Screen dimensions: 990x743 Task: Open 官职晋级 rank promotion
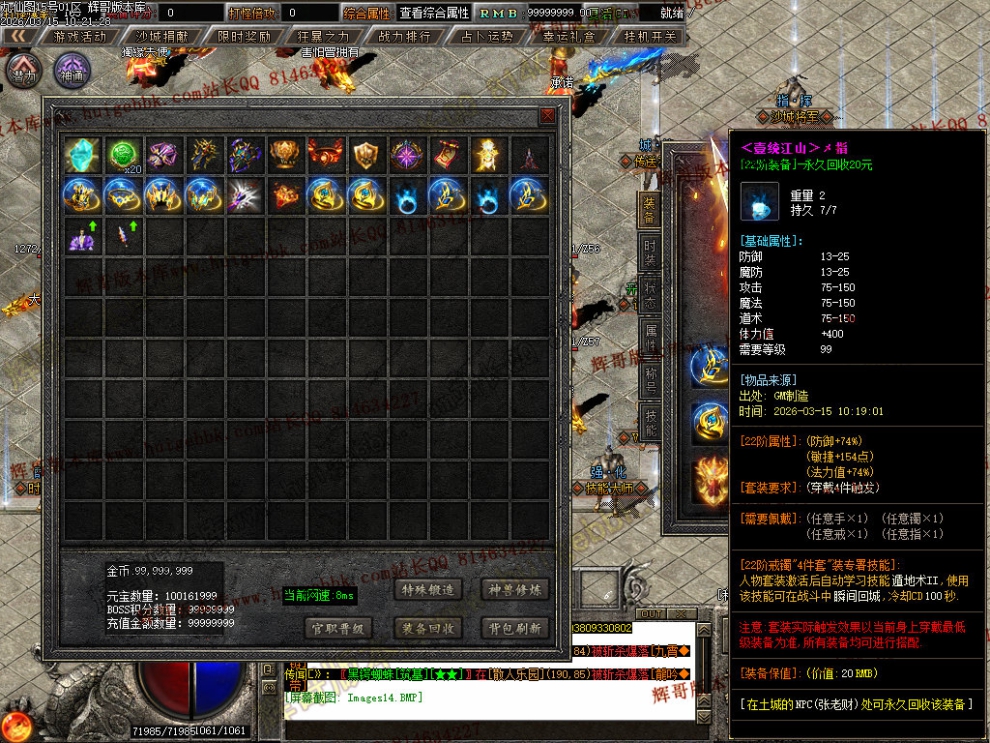click(x=339, y=628)
